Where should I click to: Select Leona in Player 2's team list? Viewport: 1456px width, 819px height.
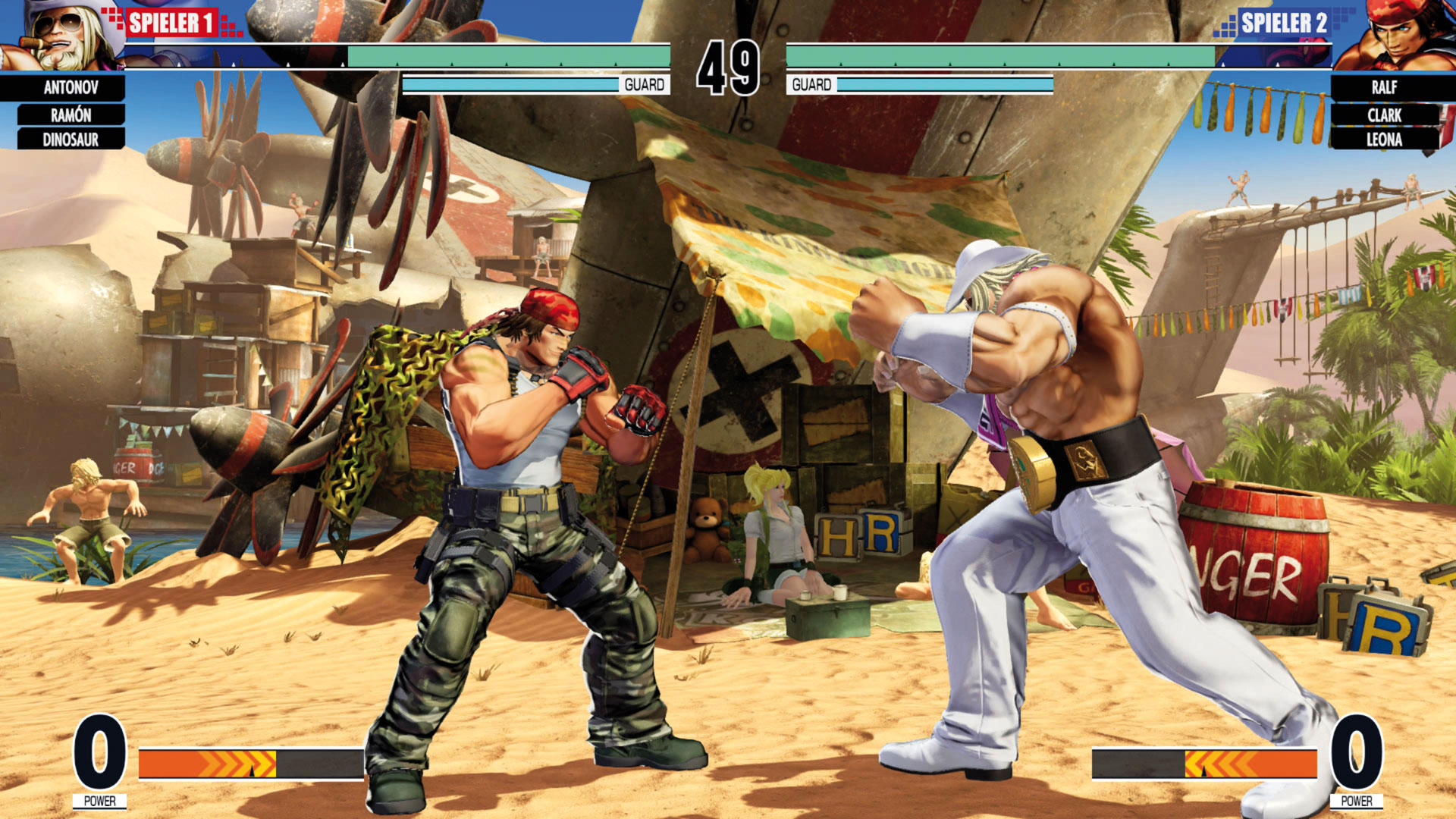tap(1384, 140)
